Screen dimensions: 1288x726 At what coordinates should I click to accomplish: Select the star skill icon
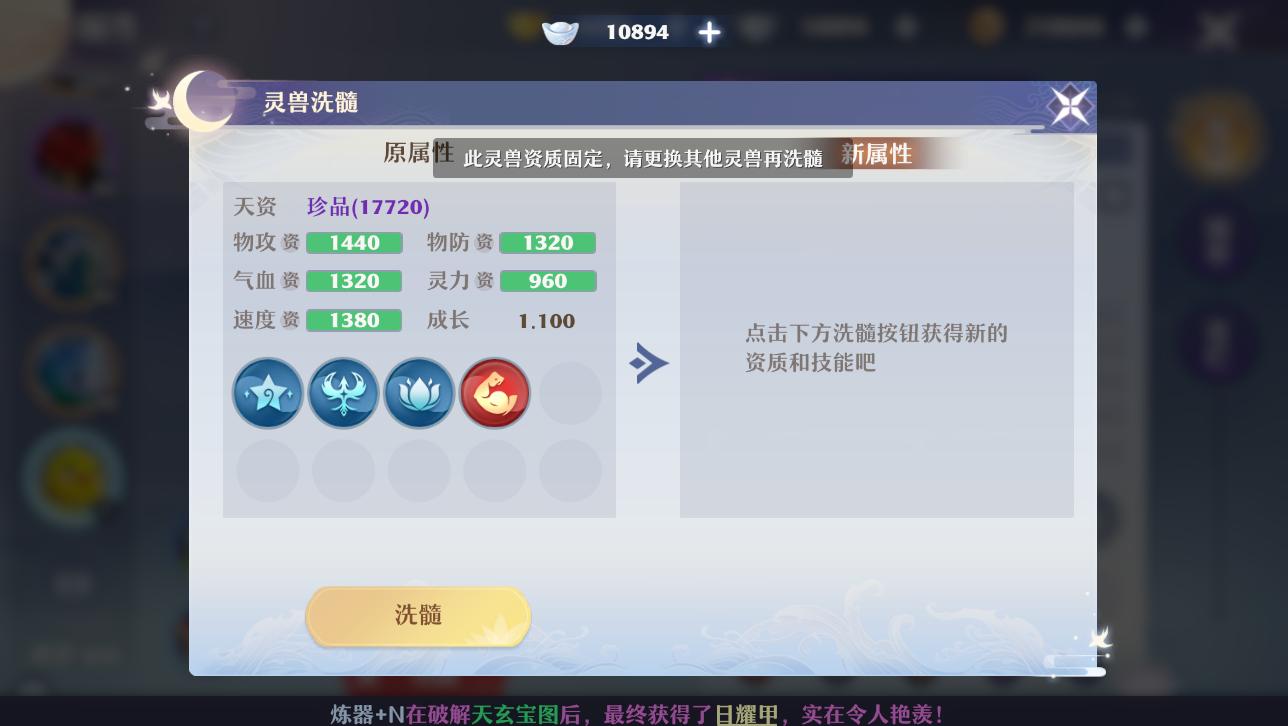point(268,392)
